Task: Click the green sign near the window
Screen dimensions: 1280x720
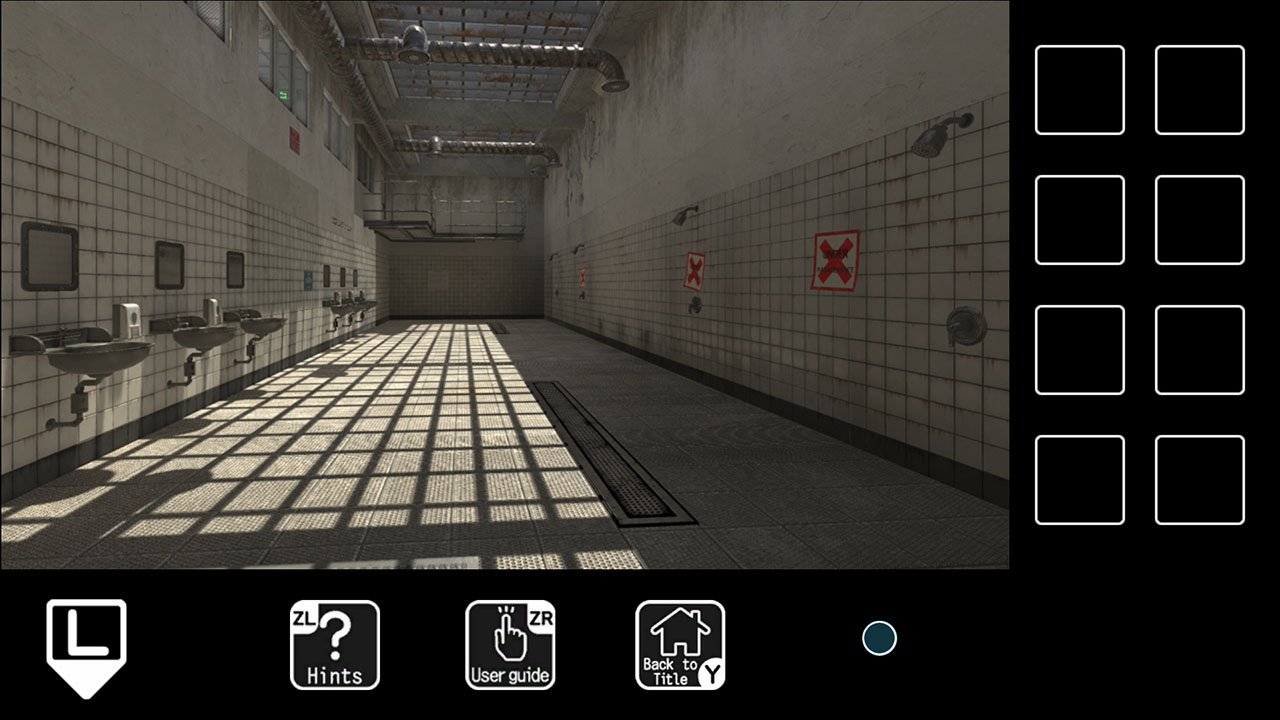Action: pos(285,92)
